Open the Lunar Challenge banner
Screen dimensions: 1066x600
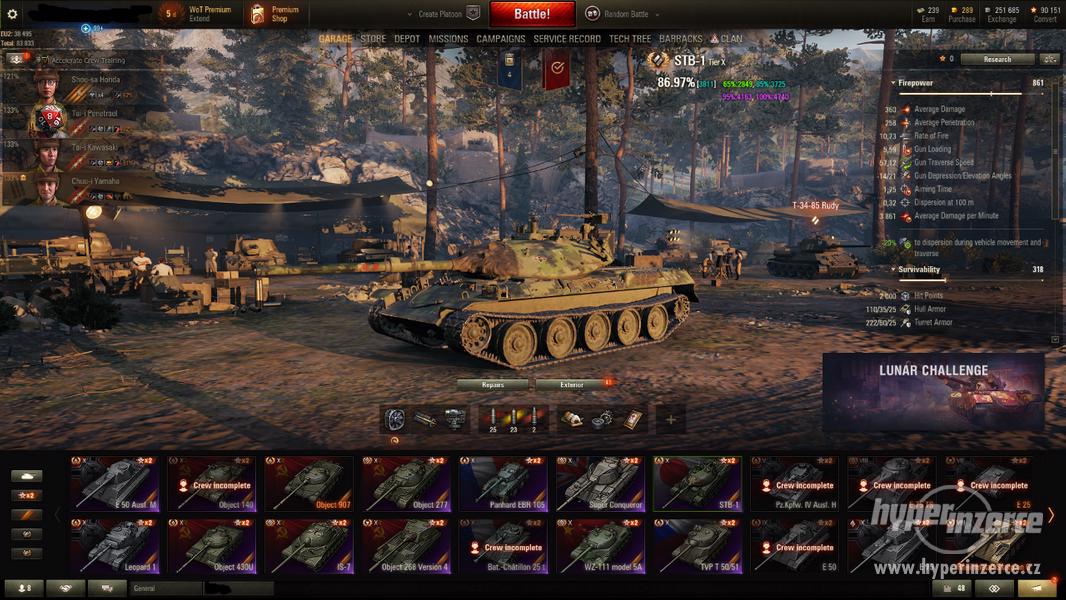tap(933, 392)
